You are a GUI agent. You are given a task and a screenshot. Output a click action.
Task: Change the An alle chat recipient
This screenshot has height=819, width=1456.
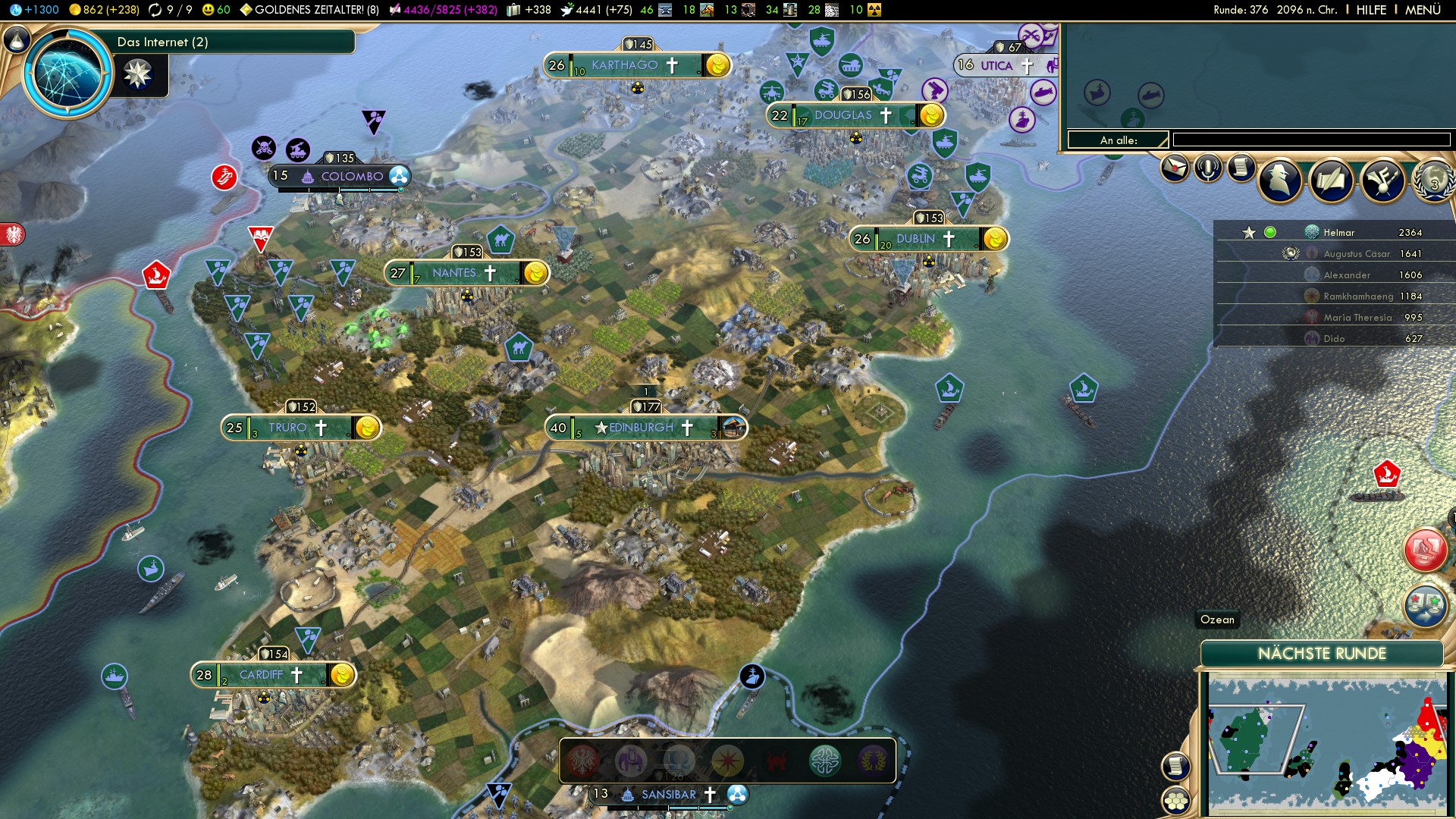pos(1119,140)
